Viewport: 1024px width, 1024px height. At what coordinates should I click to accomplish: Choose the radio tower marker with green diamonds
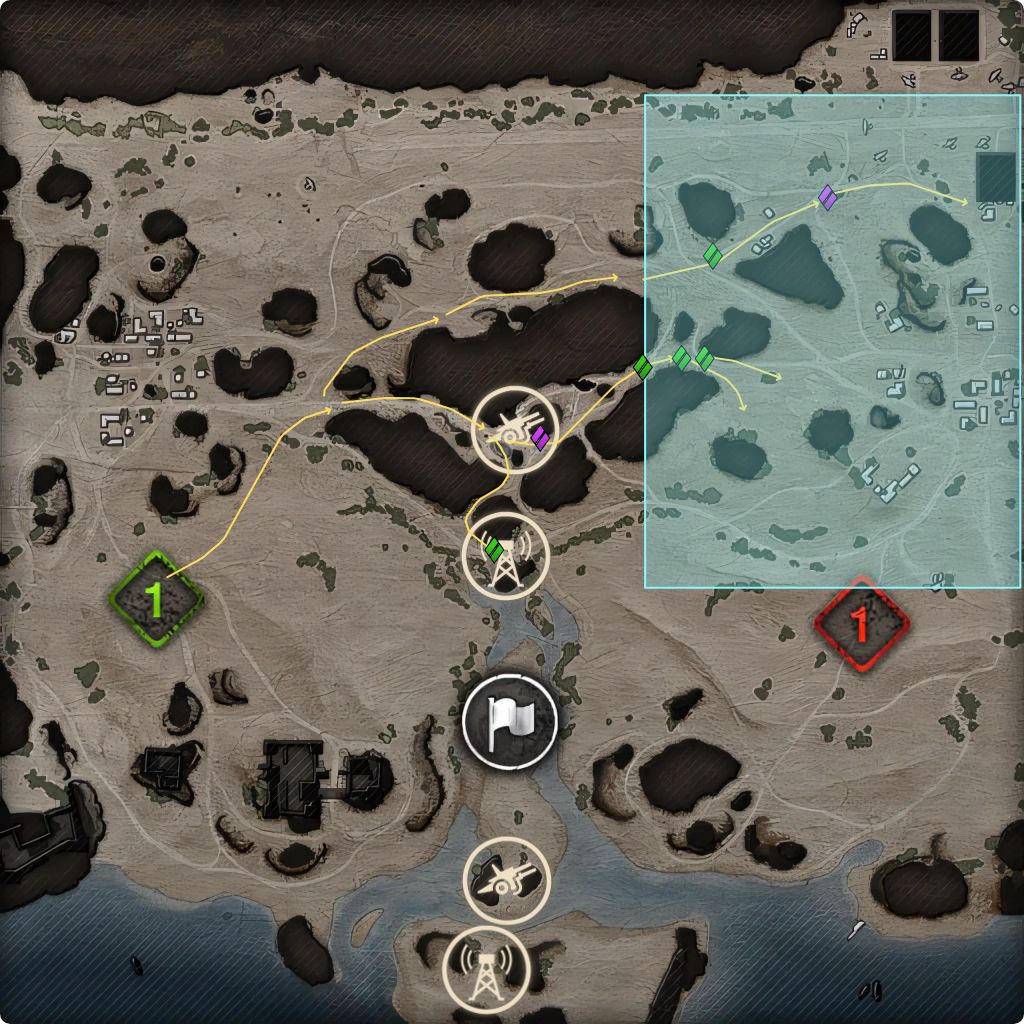510,557
